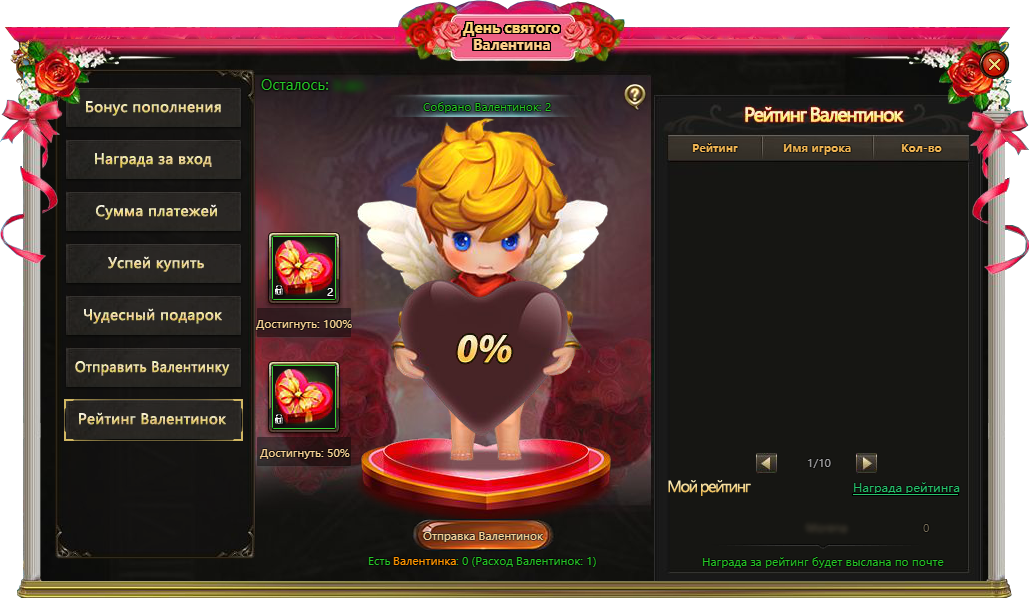Select the 100% heart gift box reward
1029x598 pixels.
[x=304, y=267]
